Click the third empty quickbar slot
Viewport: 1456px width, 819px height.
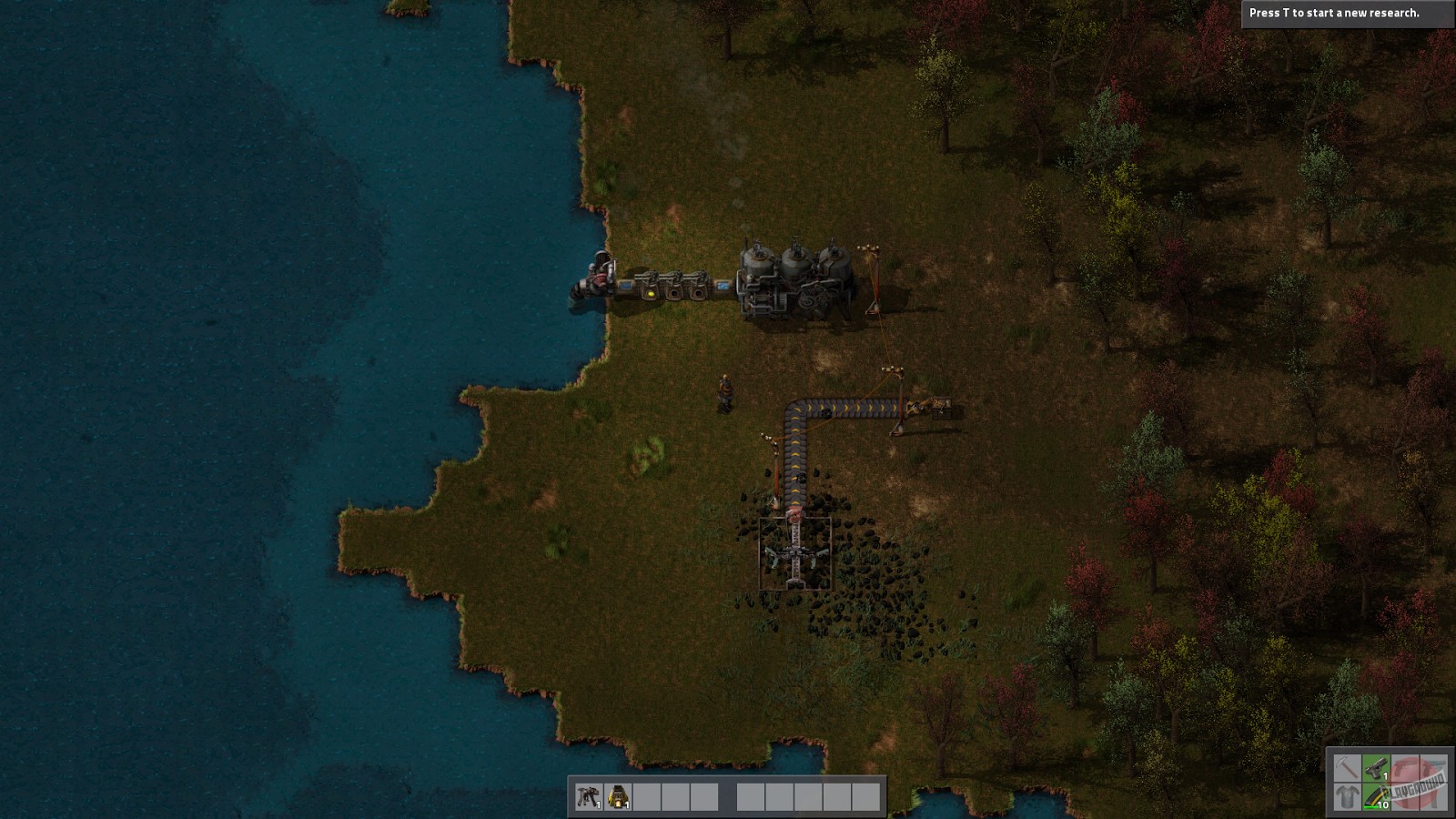(647, 797)
